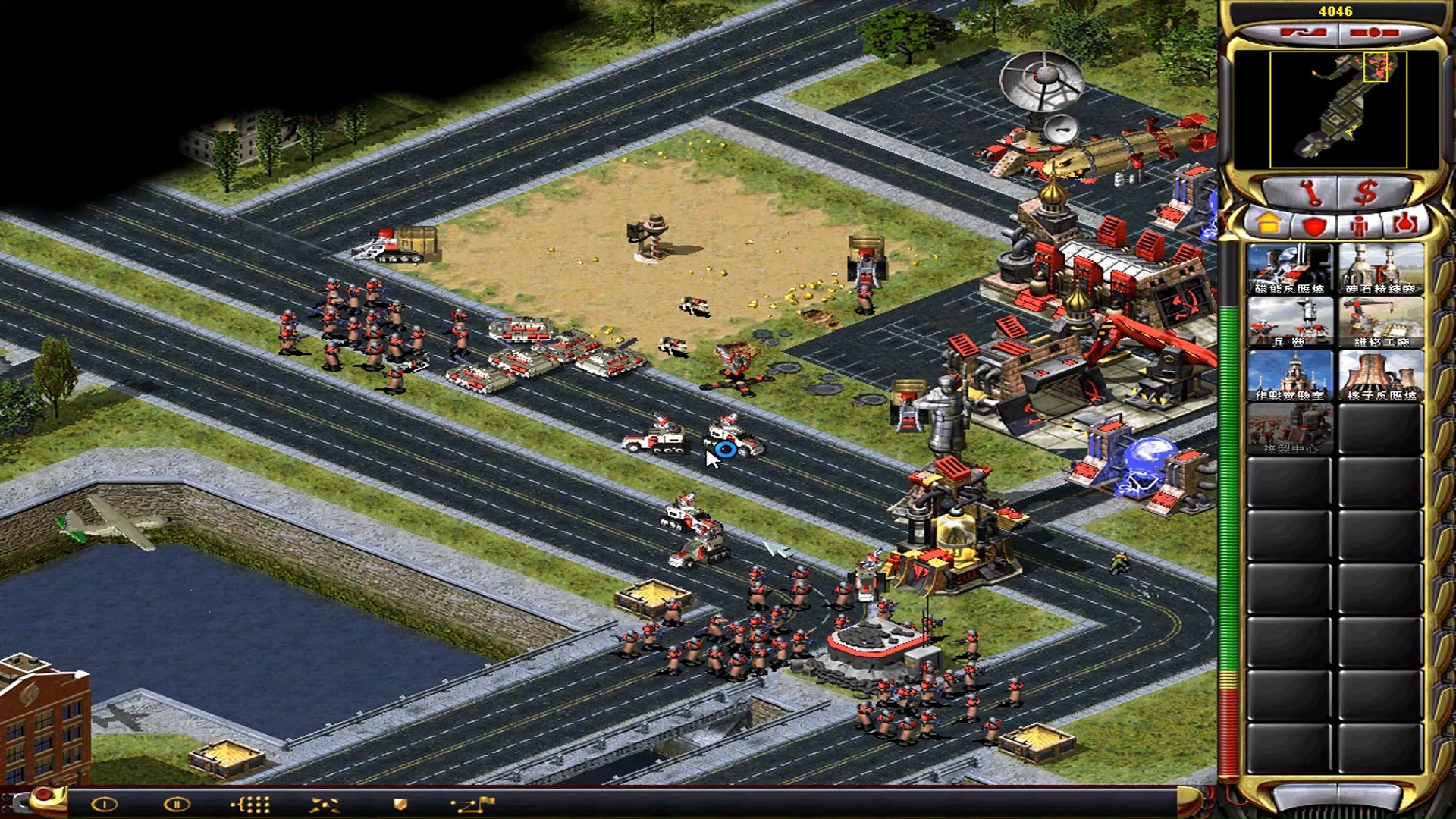The height and width of the screenshot is (819, 1456).
Task: Switch to the infantry build tab
Action: [x=1359, y=225]
